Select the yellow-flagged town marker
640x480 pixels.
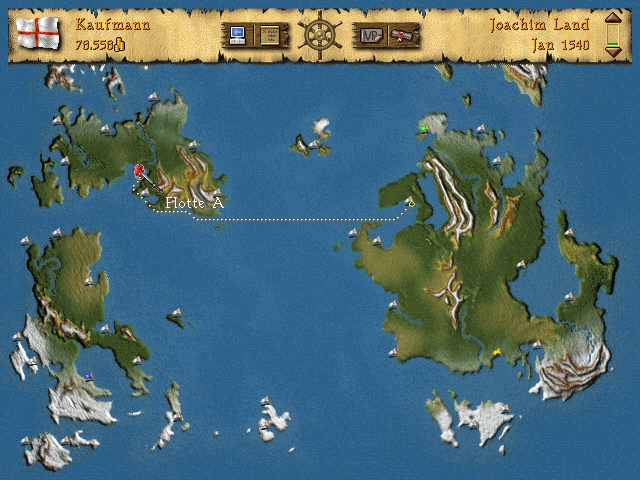(497, 351)
